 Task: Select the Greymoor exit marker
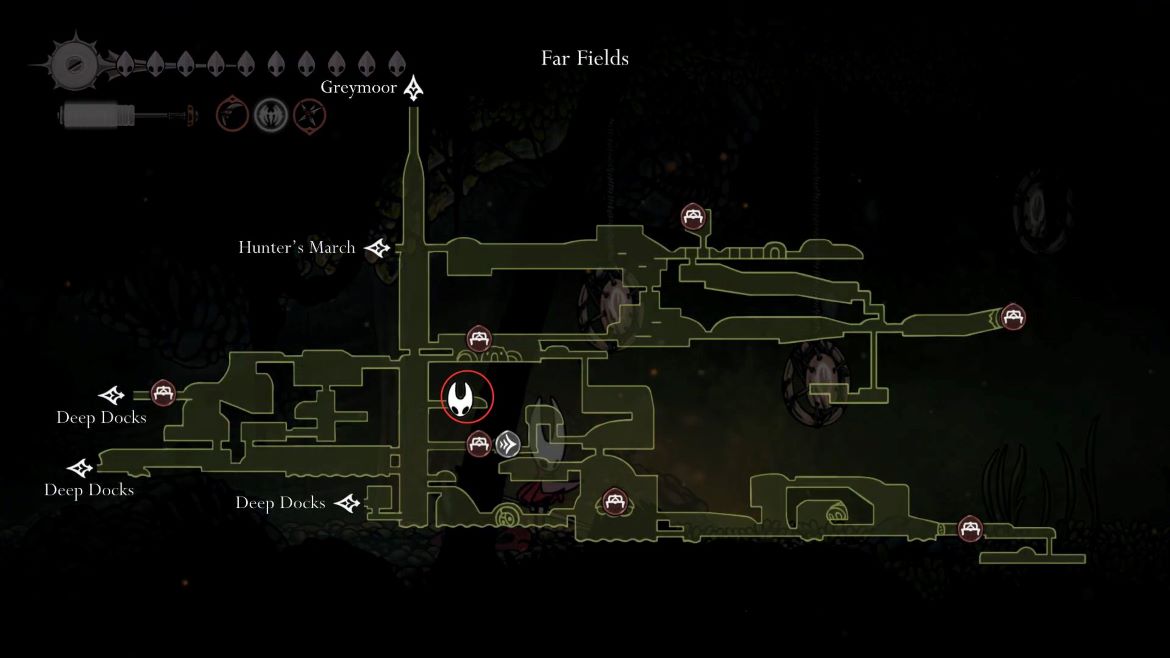[x=414, y=89]
